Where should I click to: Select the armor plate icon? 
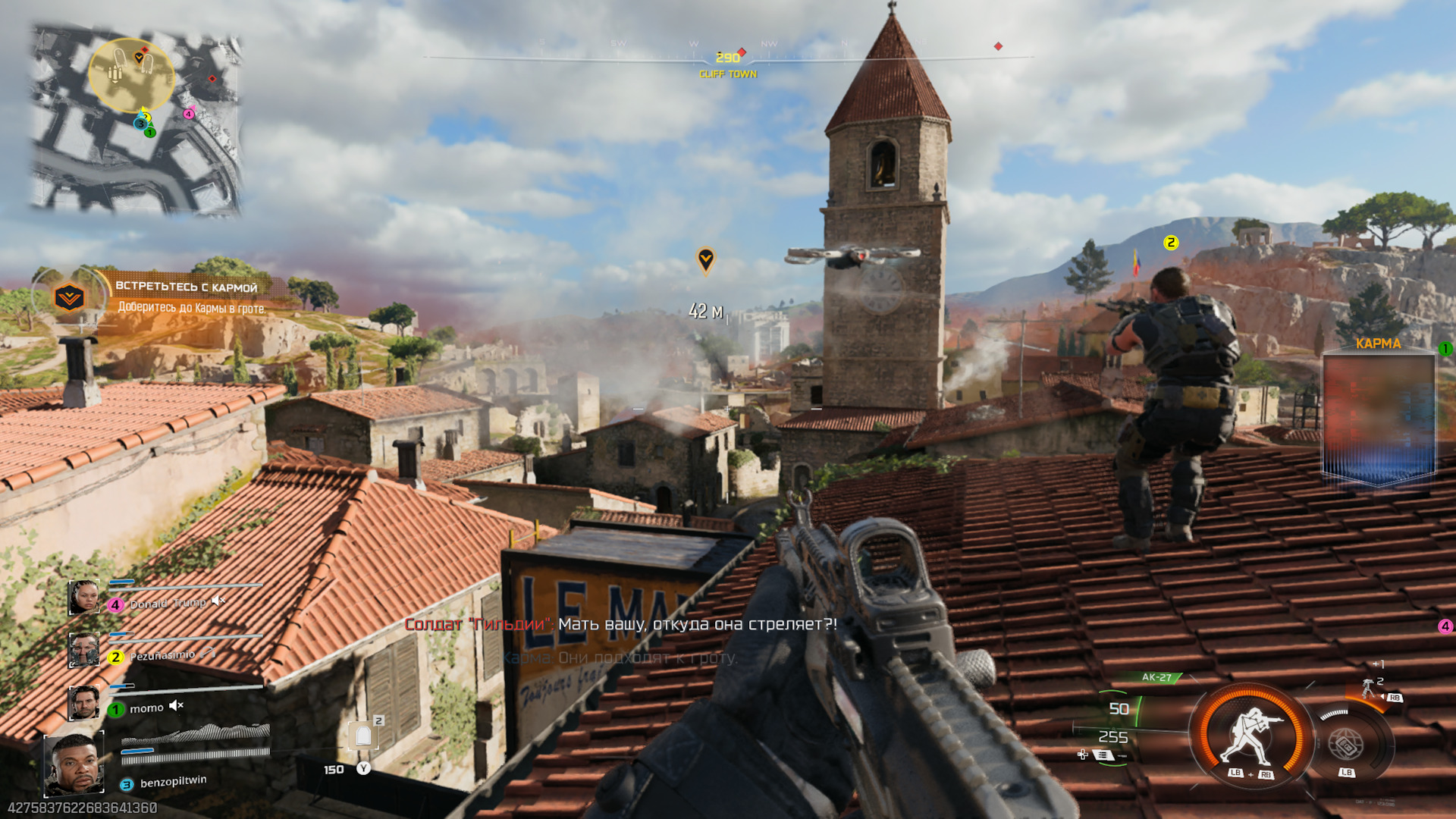coord(363,735)
